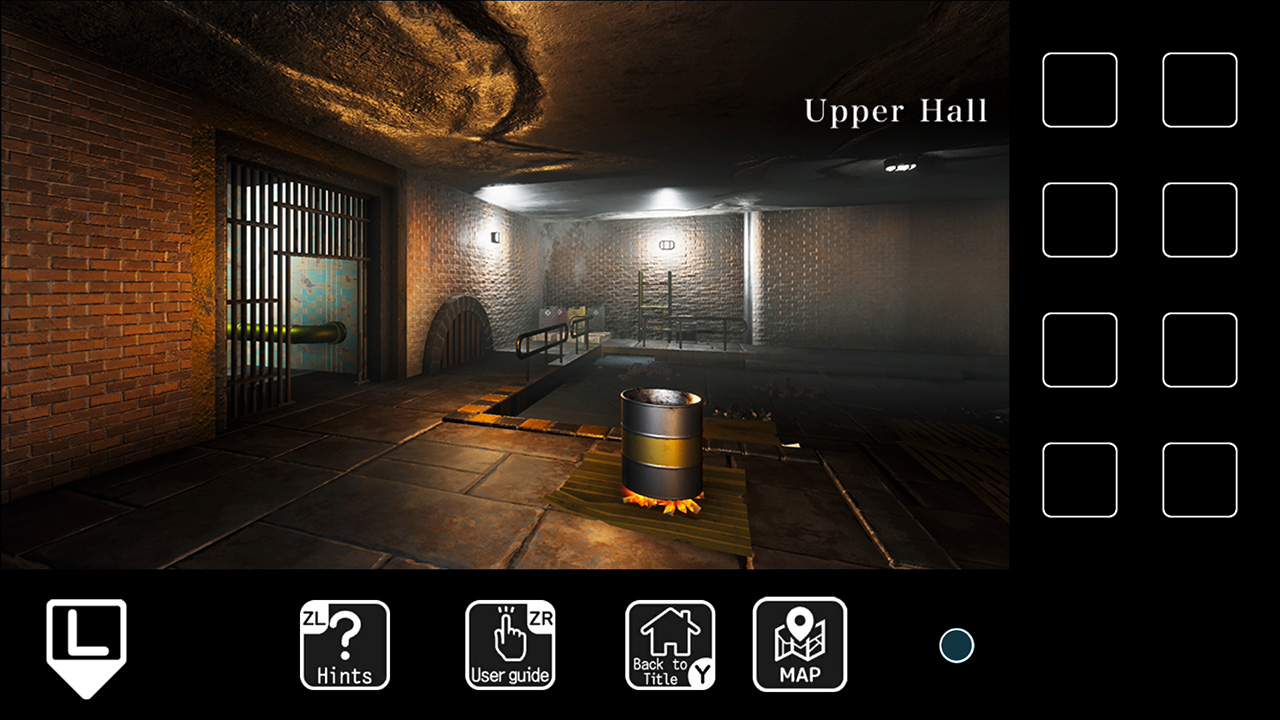The width and height of the screenshot is (1280, 720).
Task: Click the Back to Title icon
Action: [x=669, y=645]
